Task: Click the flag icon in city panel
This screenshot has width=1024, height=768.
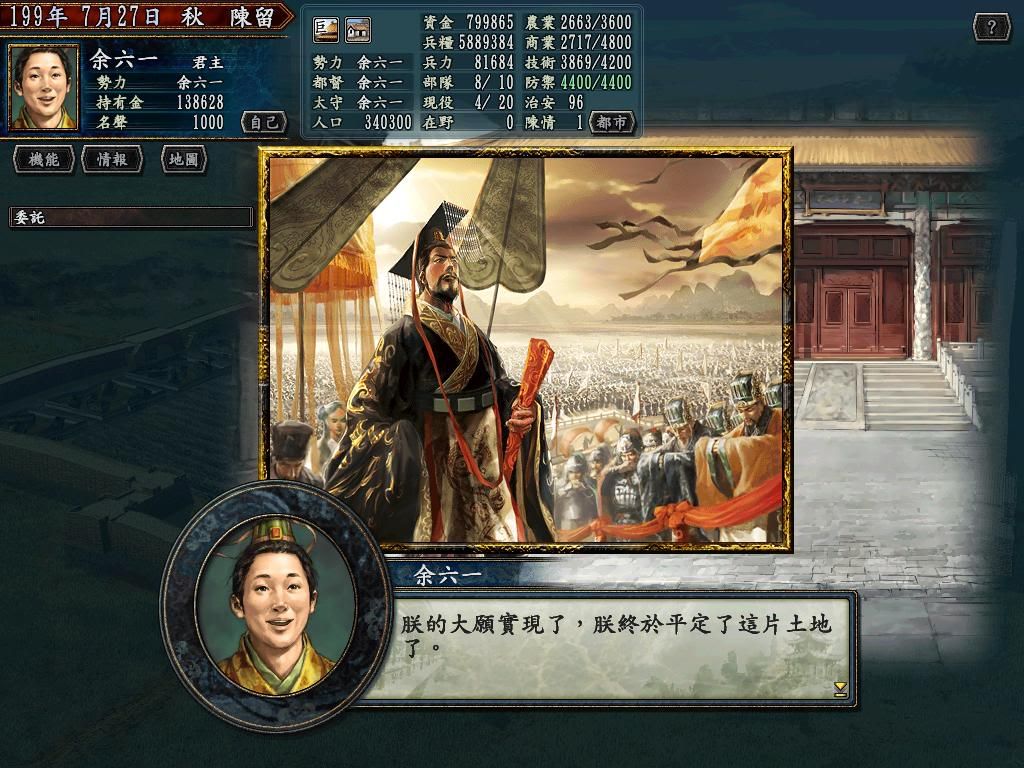Action: pos(326,30)
